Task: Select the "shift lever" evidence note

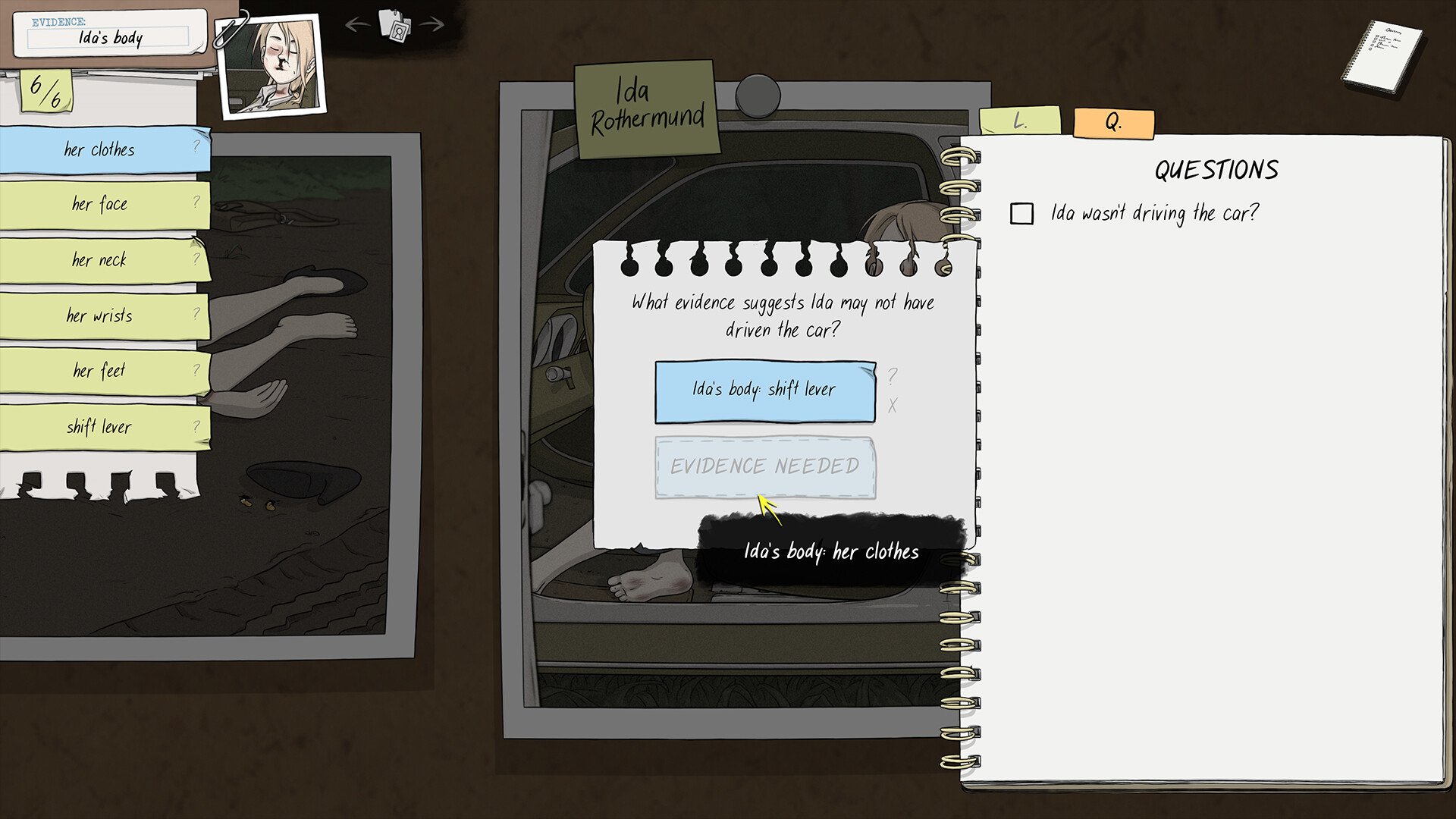Action: (100, 427)
